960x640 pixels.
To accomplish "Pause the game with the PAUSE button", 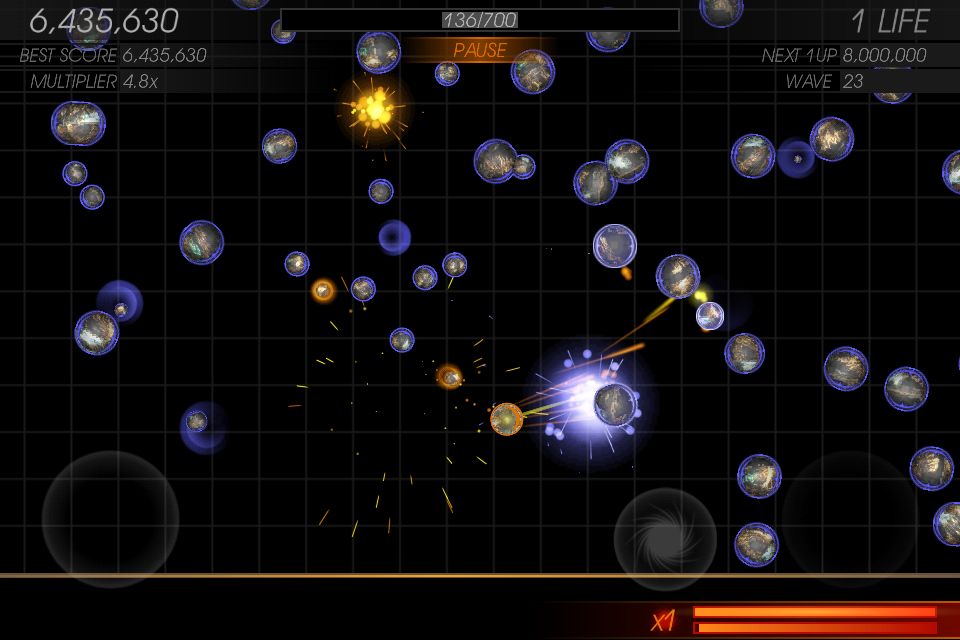I will point(480,50).
